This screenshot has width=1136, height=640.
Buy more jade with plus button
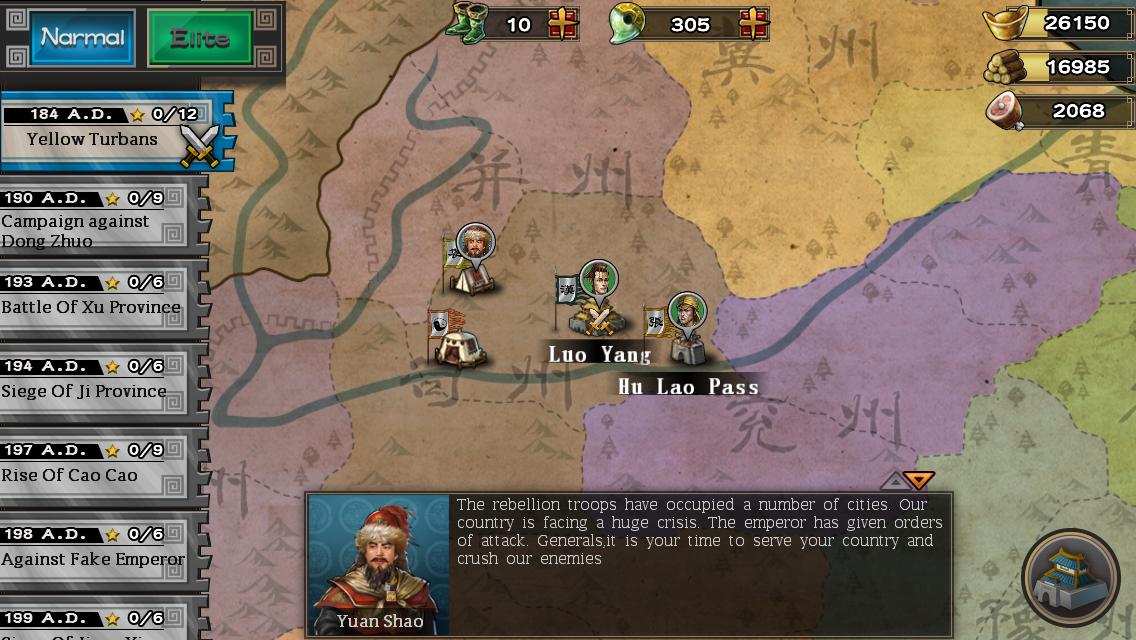(x=753, y=24)
